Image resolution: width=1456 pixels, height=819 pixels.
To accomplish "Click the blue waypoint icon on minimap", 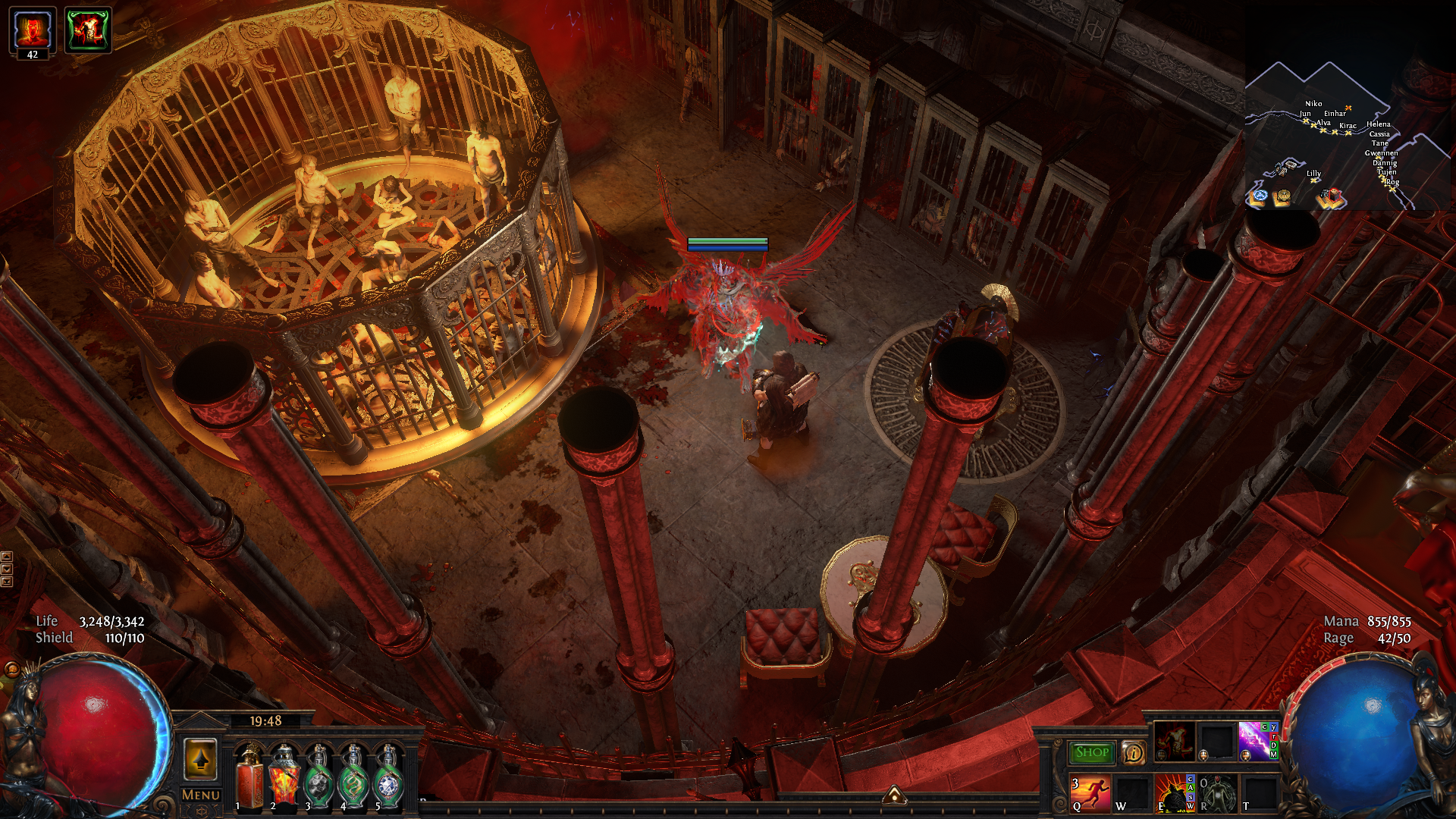I will (1260, 196).
